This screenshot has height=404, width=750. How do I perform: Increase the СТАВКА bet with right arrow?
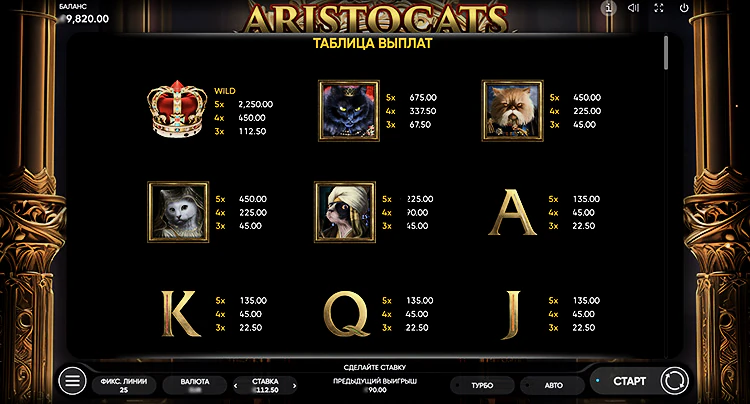295,386
